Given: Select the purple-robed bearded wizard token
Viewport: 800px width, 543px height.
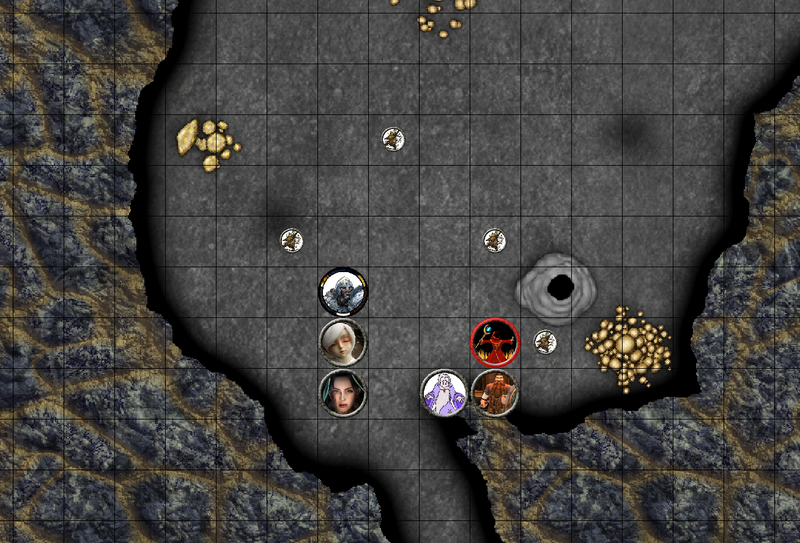Looking at the screenshot, I should 443,392.
